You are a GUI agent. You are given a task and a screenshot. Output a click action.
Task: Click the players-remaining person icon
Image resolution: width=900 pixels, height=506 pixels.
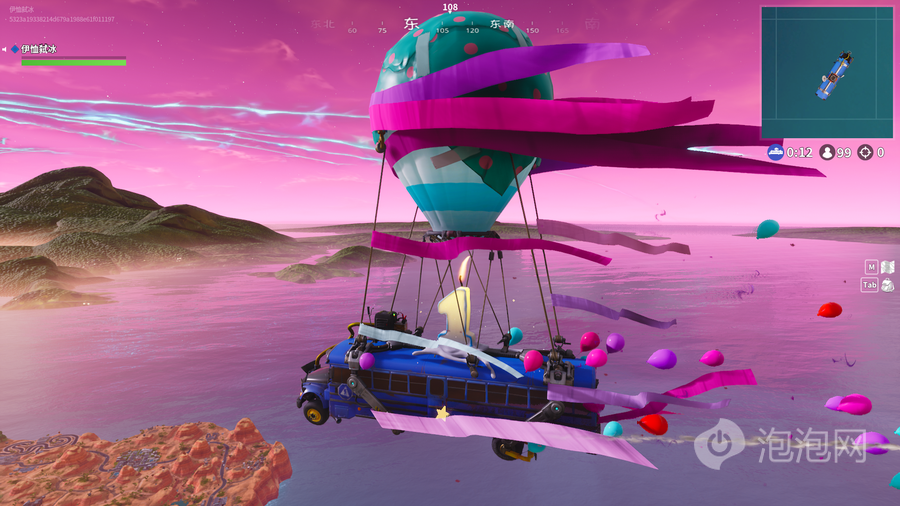coord(827,153)
